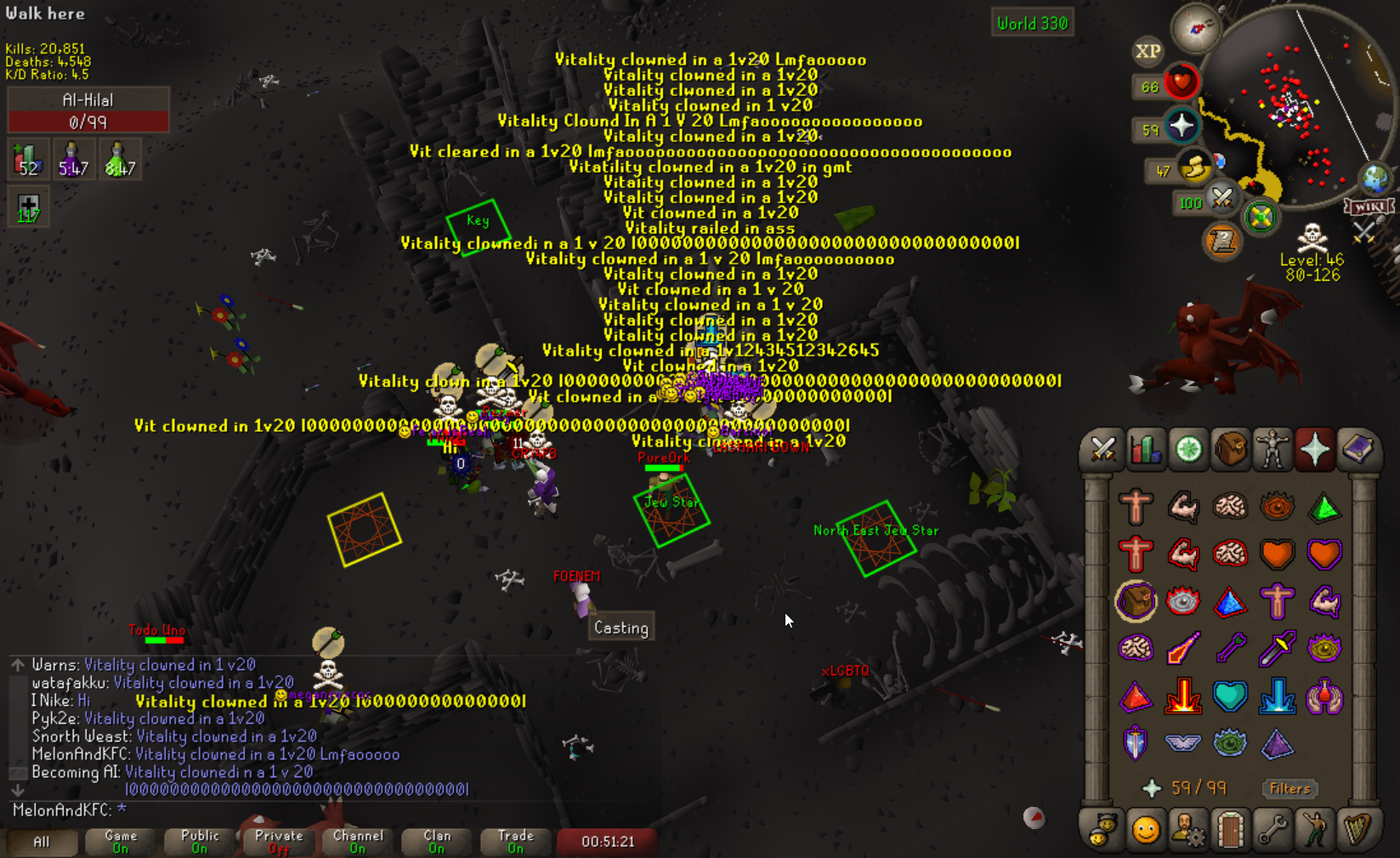Open the Magic spellbook tab
The width and height of the screenshot is (1400, 858).
(x=1357, y=449)
